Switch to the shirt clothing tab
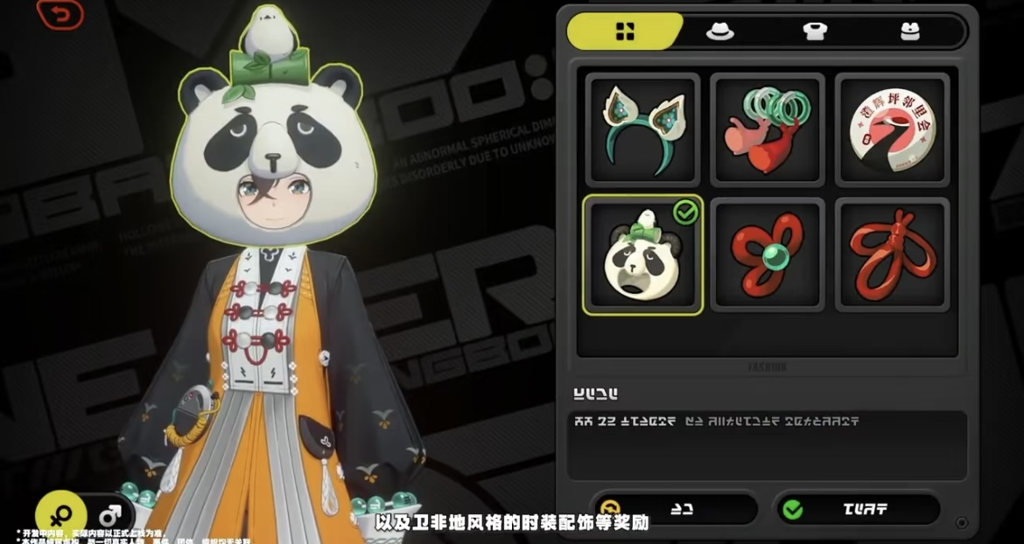 tap(815, 31)
